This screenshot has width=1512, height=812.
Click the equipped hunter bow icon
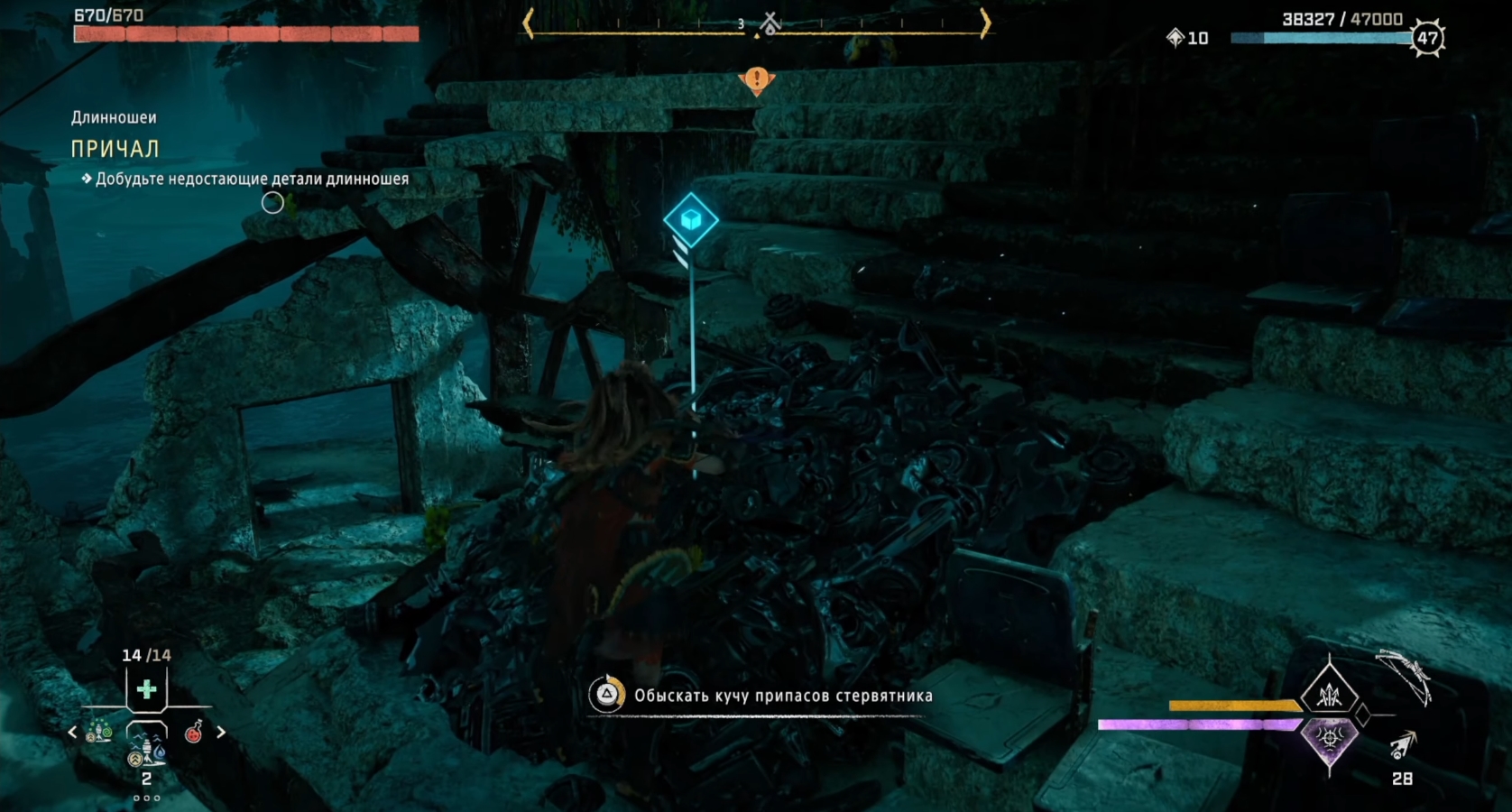click(x=1404, y=677)
